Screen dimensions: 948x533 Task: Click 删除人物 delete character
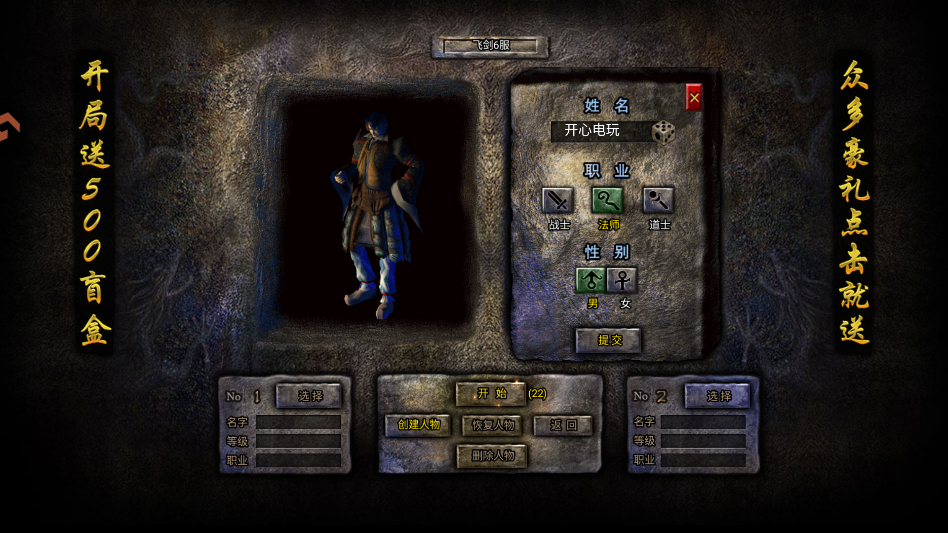[x=492, y=456]
